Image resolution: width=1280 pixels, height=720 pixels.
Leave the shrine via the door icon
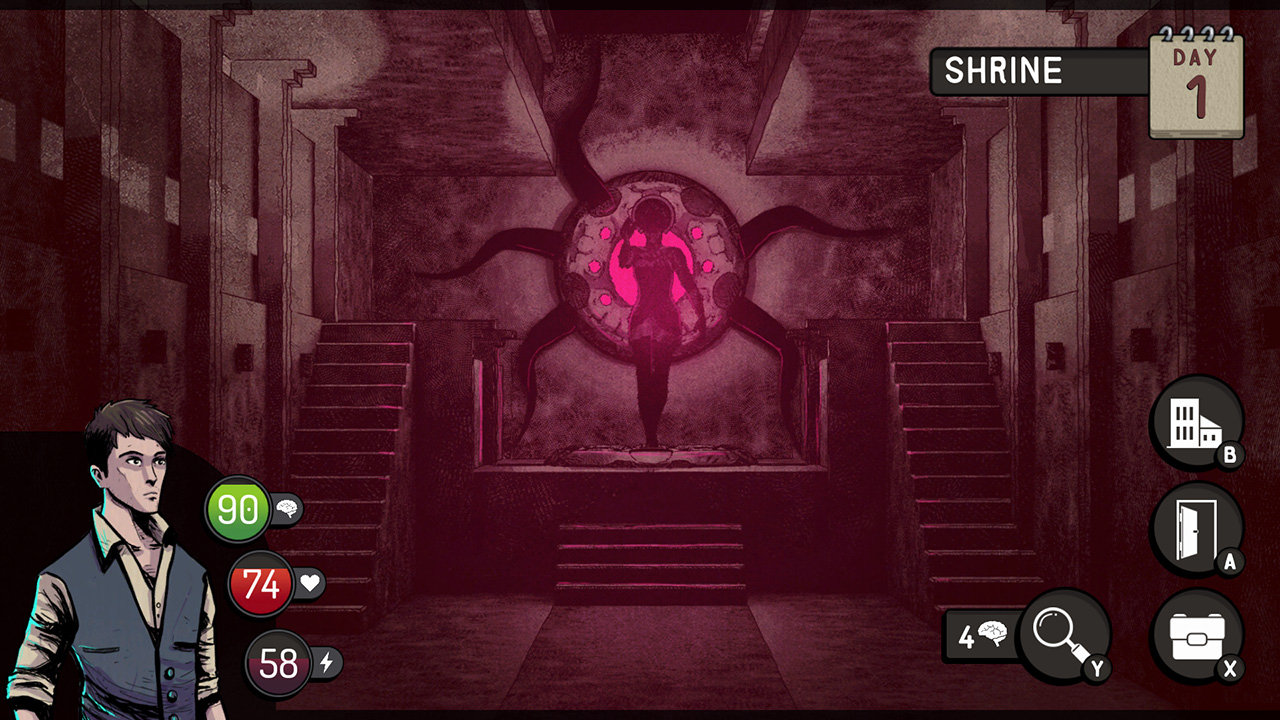point(1198,528)
